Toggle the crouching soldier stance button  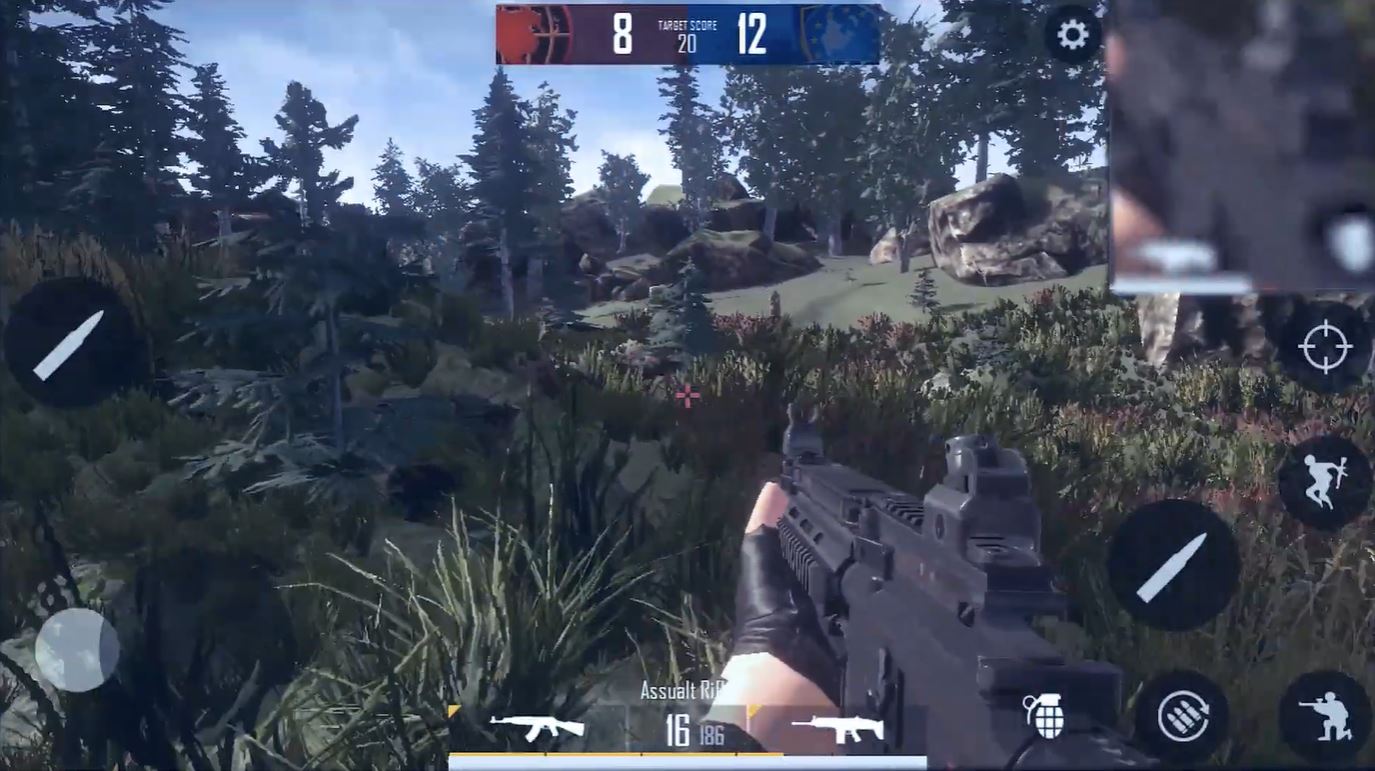click(x=1324, y=716)
